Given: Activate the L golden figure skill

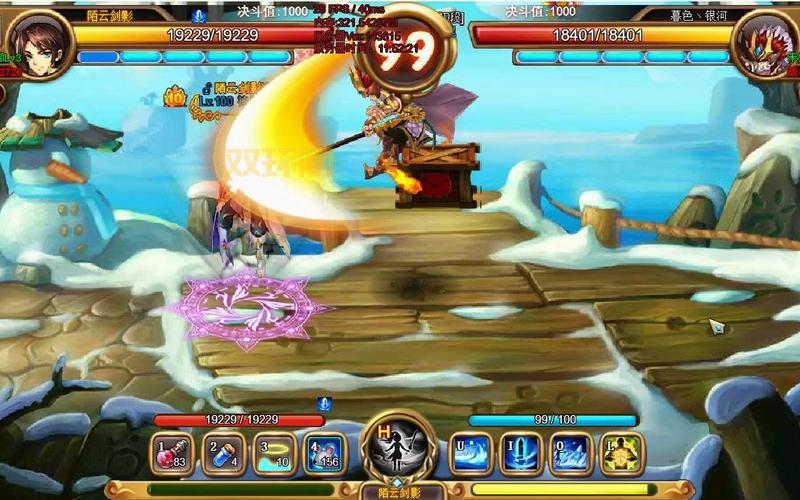Looking at the screenshot, I should 620,453.
